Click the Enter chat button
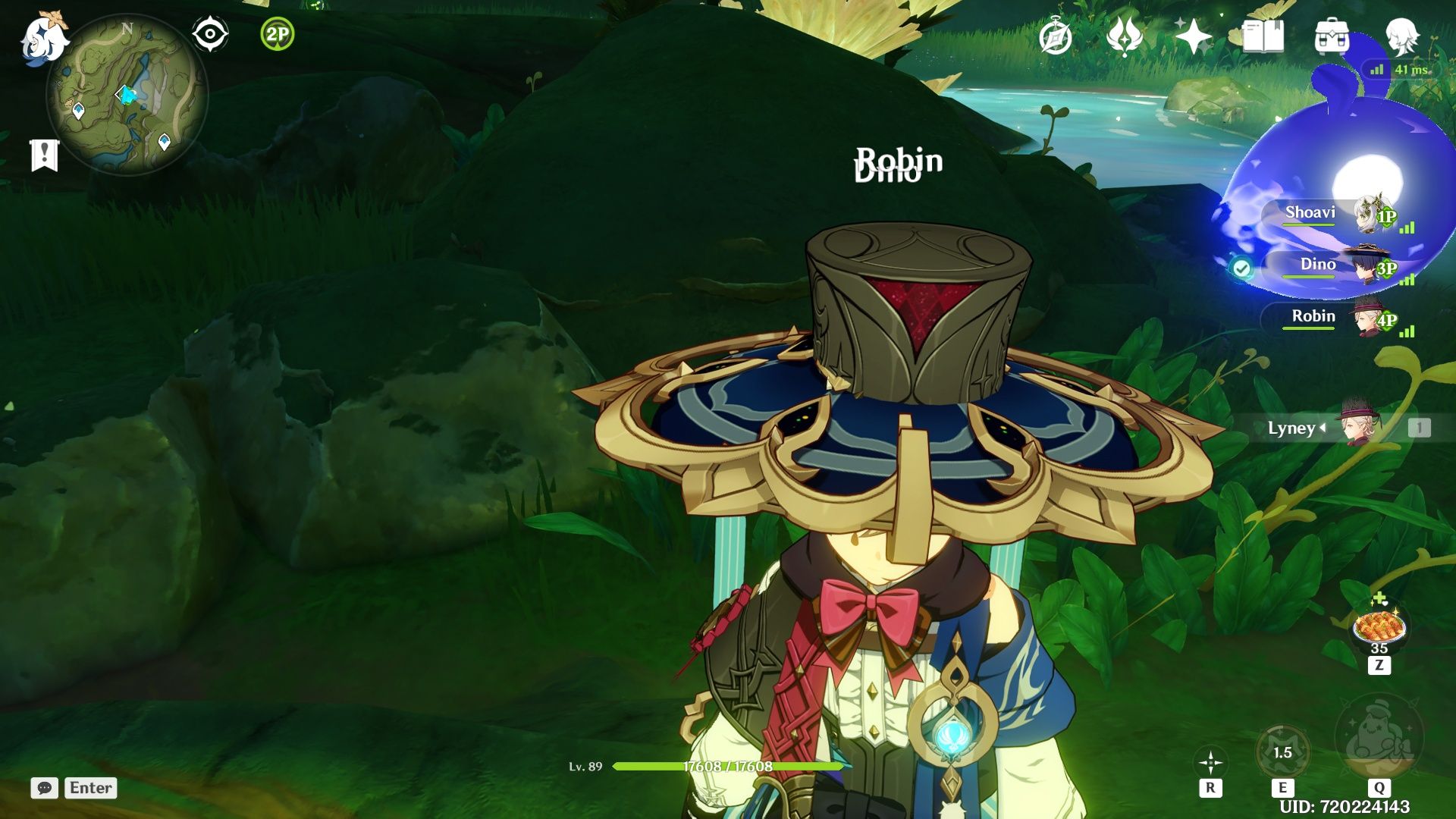Viewport: 1456px width, 819px height. tap(89, 788)
